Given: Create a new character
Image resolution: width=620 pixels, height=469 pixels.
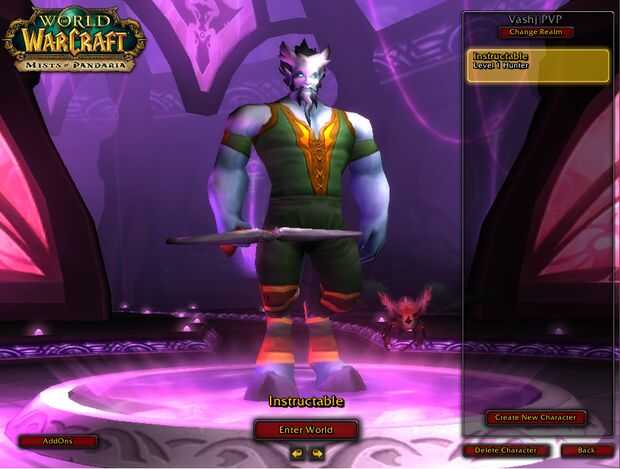Looking at the screenshot, I should (536, 417).
